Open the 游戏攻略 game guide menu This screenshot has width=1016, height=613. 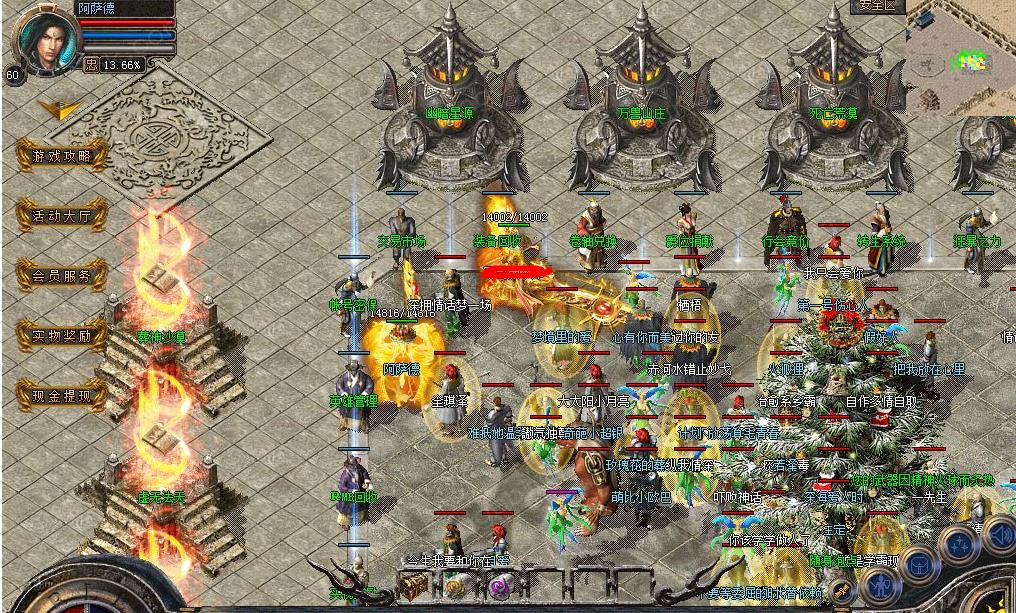pos(62,155)
